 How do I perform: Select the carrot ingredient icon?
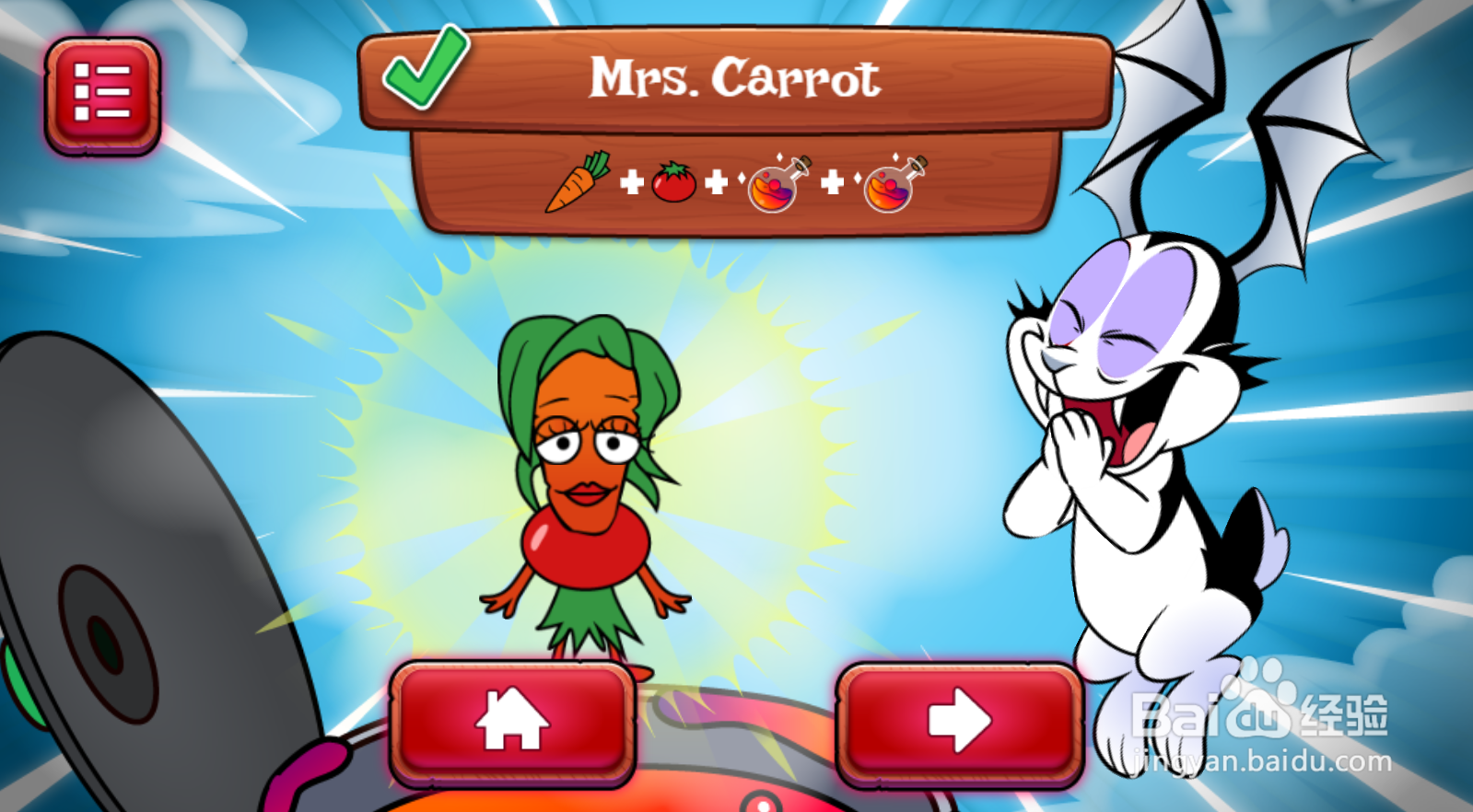579,183
